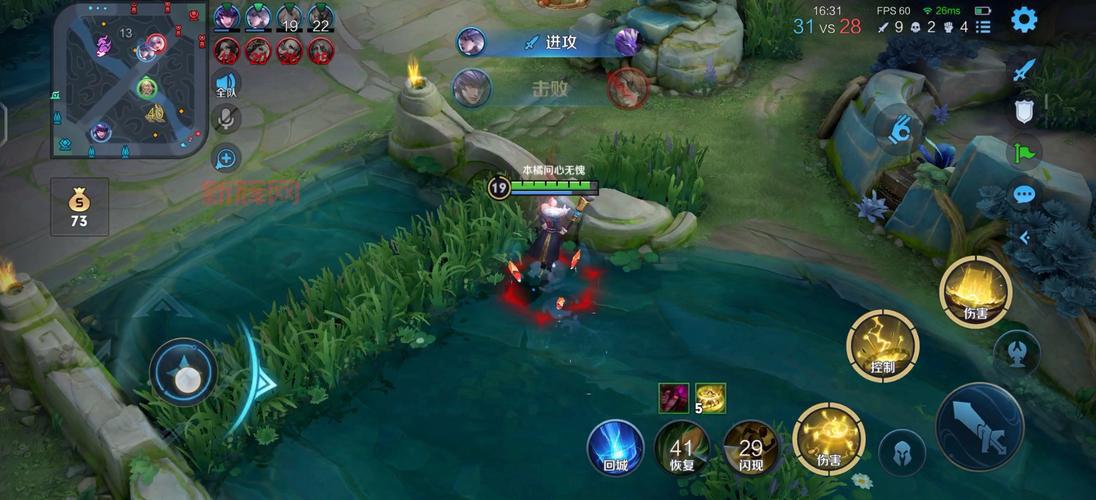Open the quick chat speech bubble
Image resolution: width=1096 pixels, height=500 pixels.
click(x=1023, y=195)
